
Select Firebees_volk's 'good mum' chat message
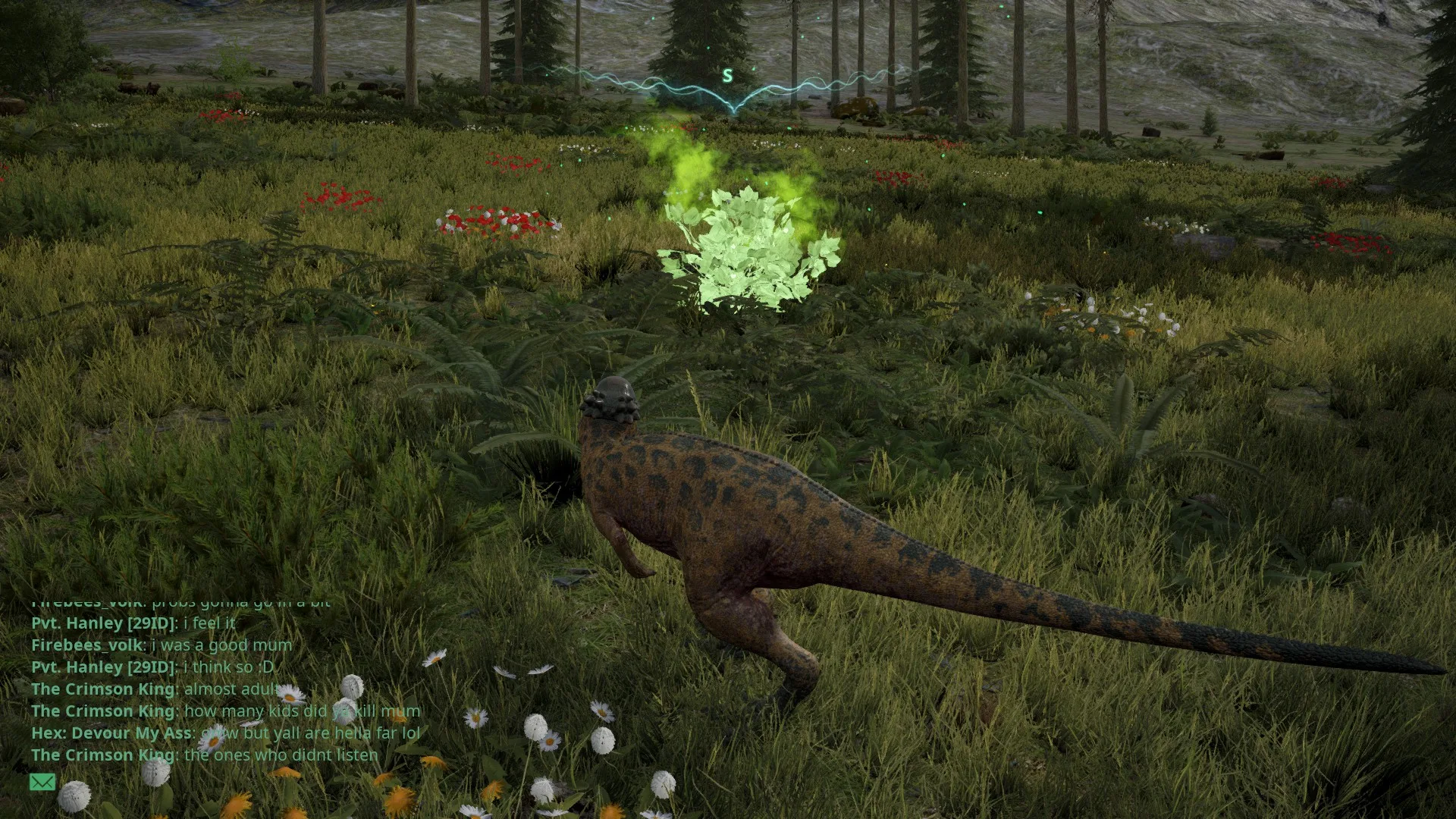(162, 645)
